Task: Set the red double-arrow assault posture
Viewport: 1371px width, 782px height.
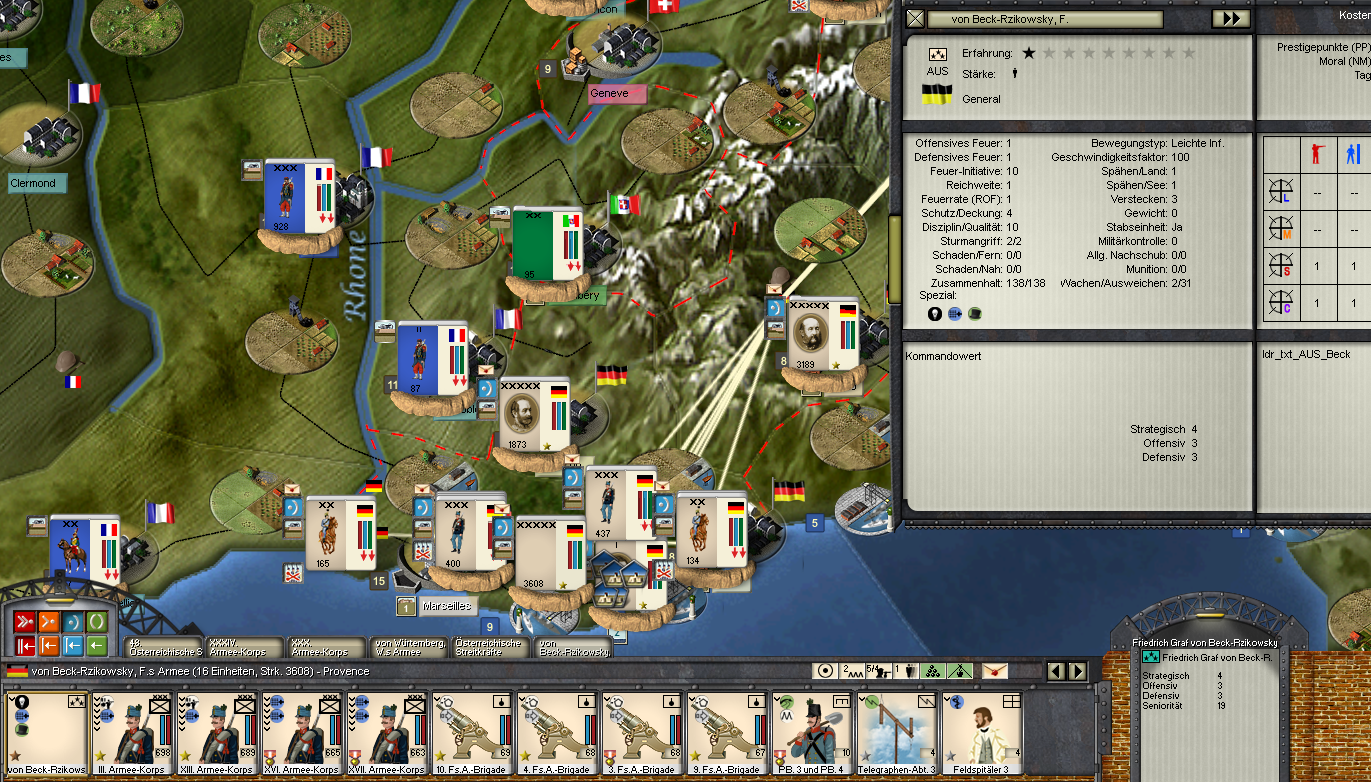Action: (26, 623)
